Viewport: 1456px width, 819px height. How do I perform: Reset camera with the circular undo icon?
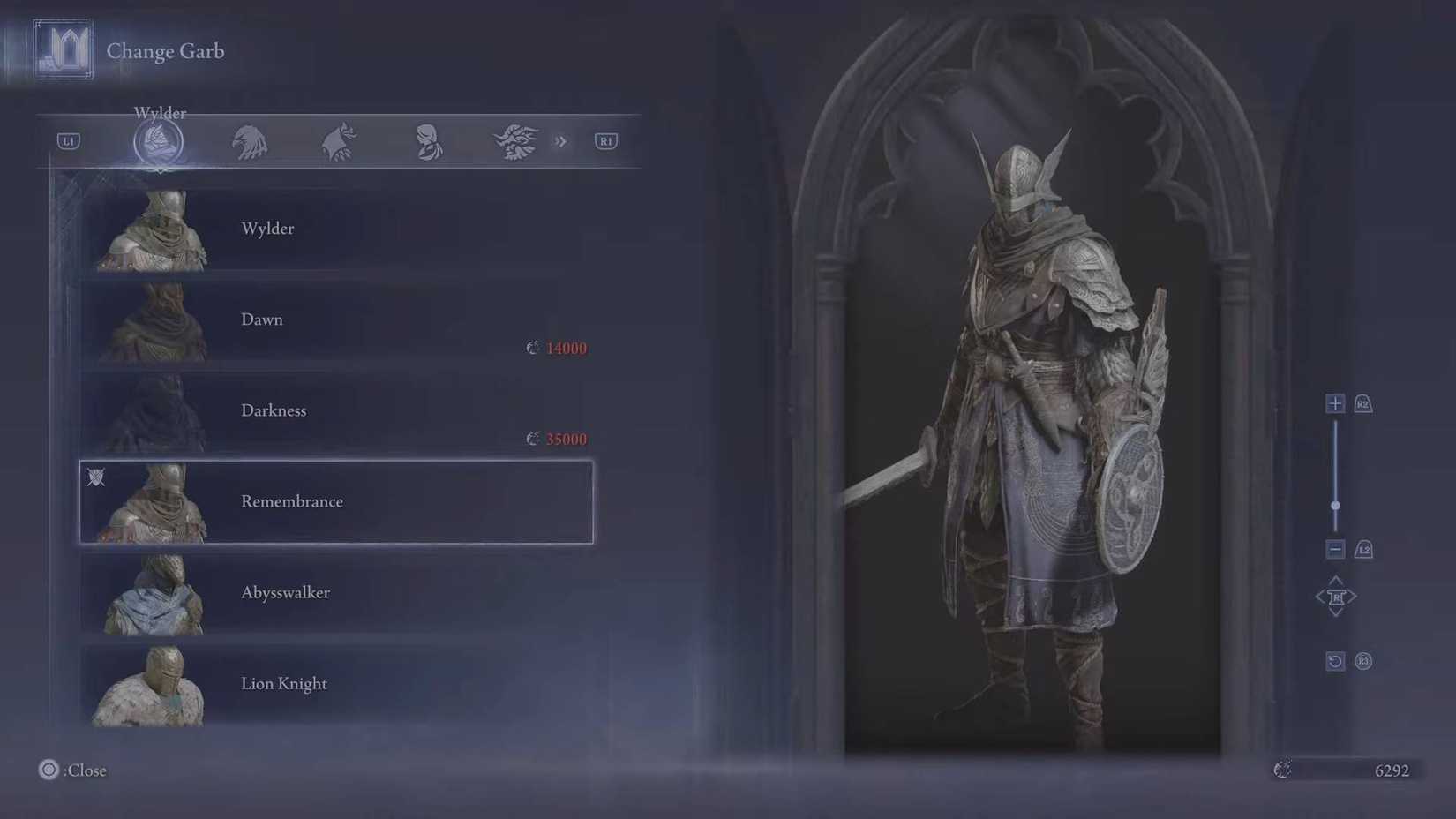tap(1334, 660)
